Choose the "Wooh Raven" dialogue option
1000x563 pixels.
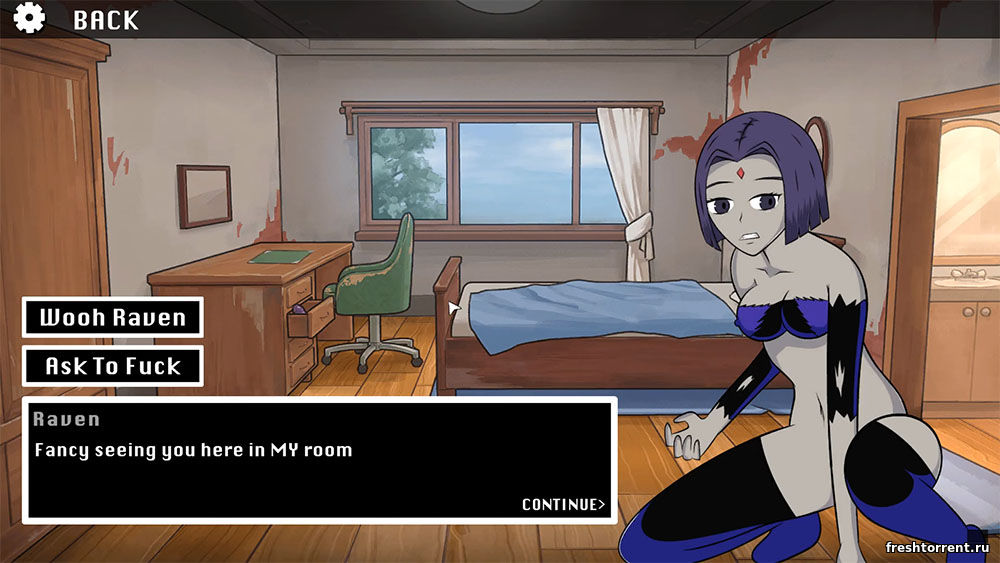(113, 318)
